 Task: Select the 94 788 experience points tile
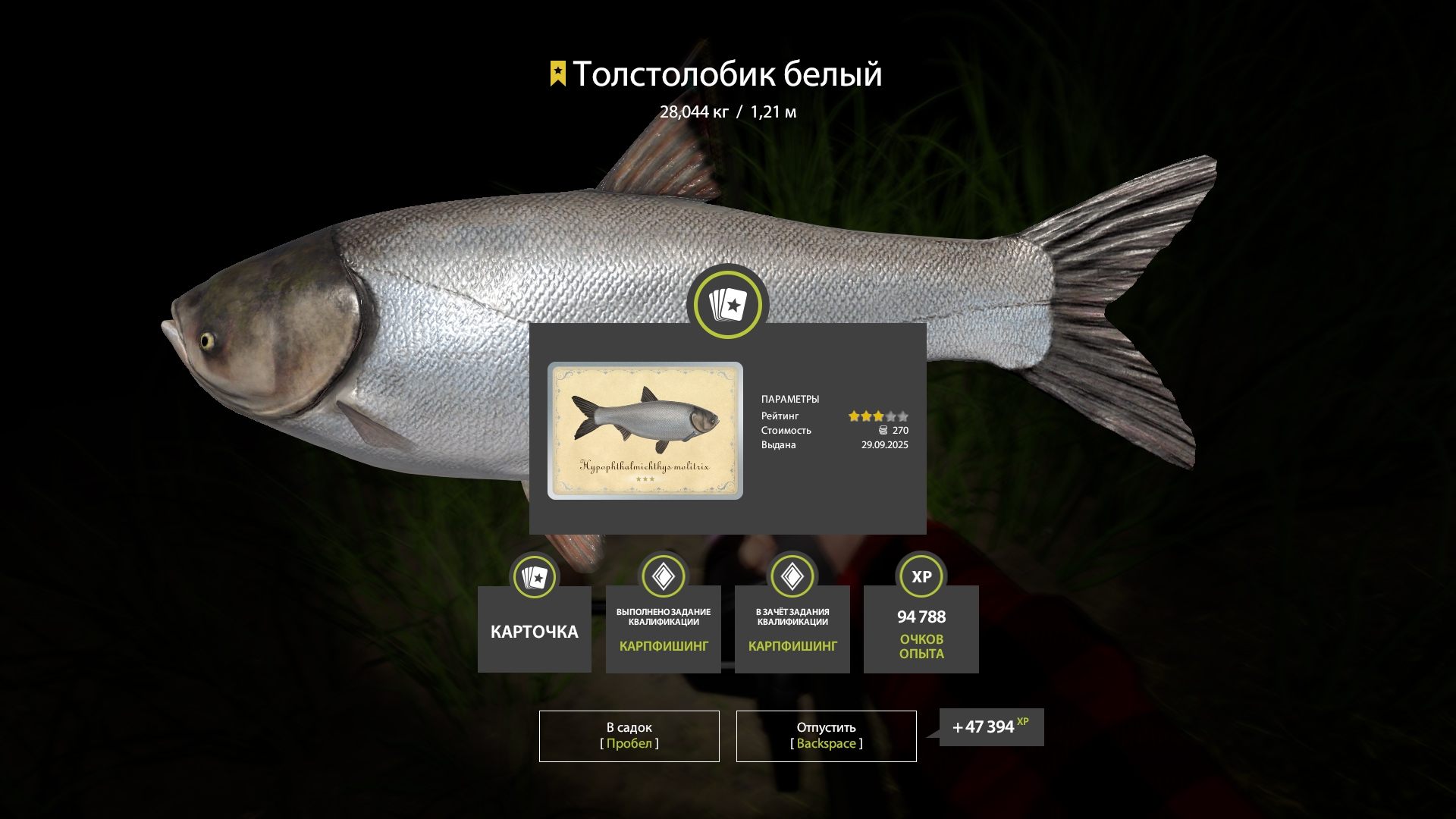(x=921, y=629)
